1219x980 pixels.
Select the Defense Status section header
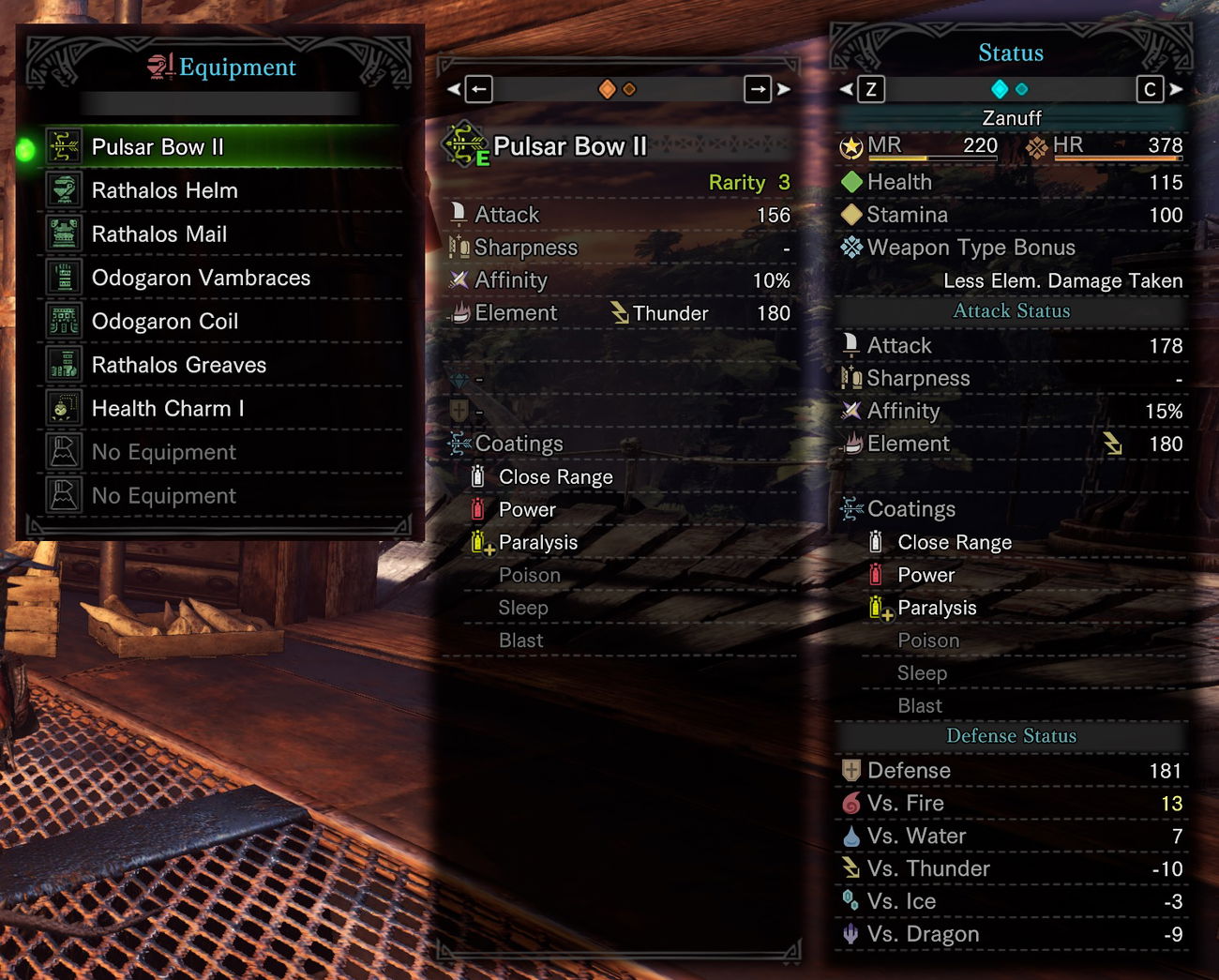(x=1011, y=736)
